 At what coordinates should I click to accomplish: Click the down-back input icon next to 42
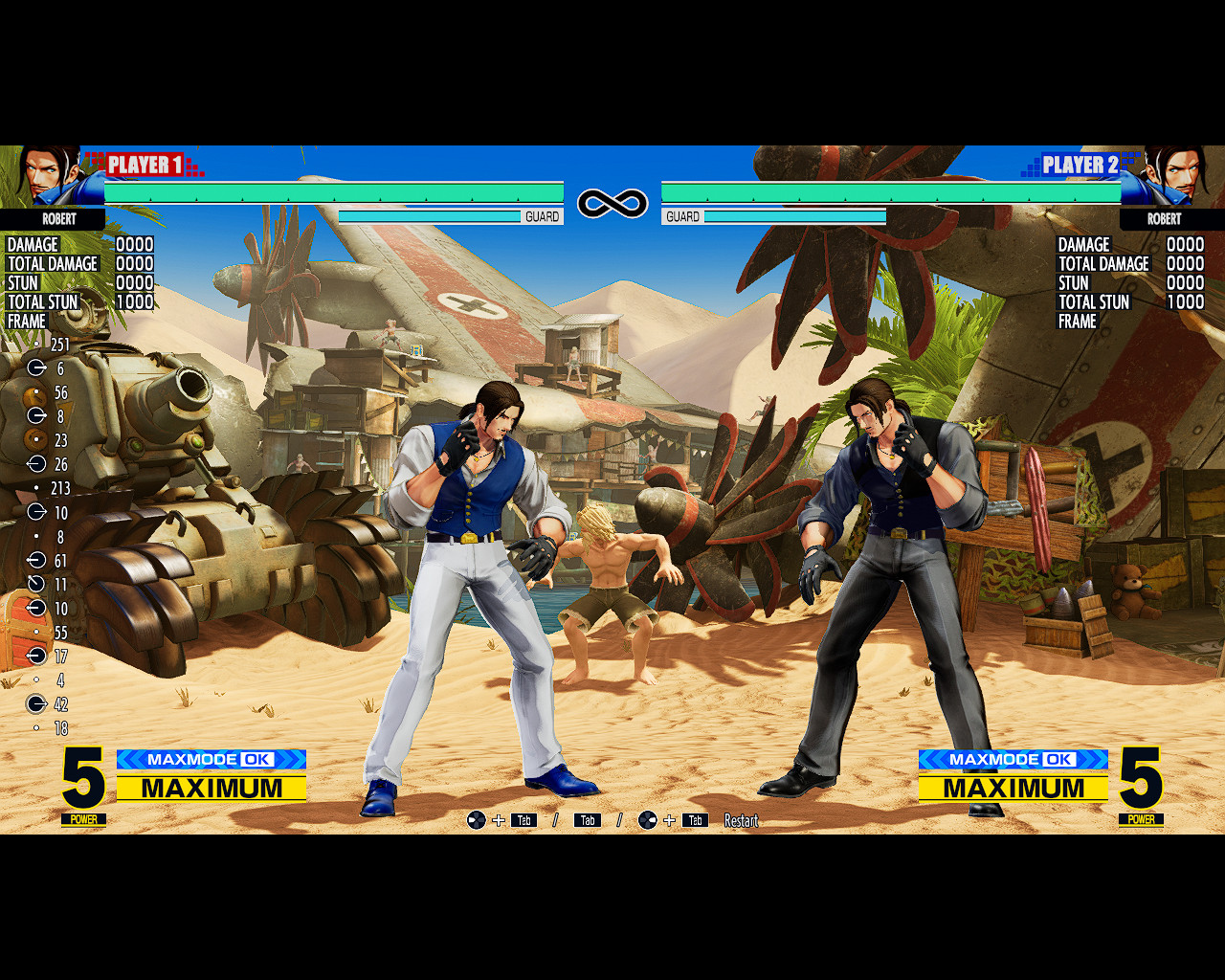click(x=36, y=704)
